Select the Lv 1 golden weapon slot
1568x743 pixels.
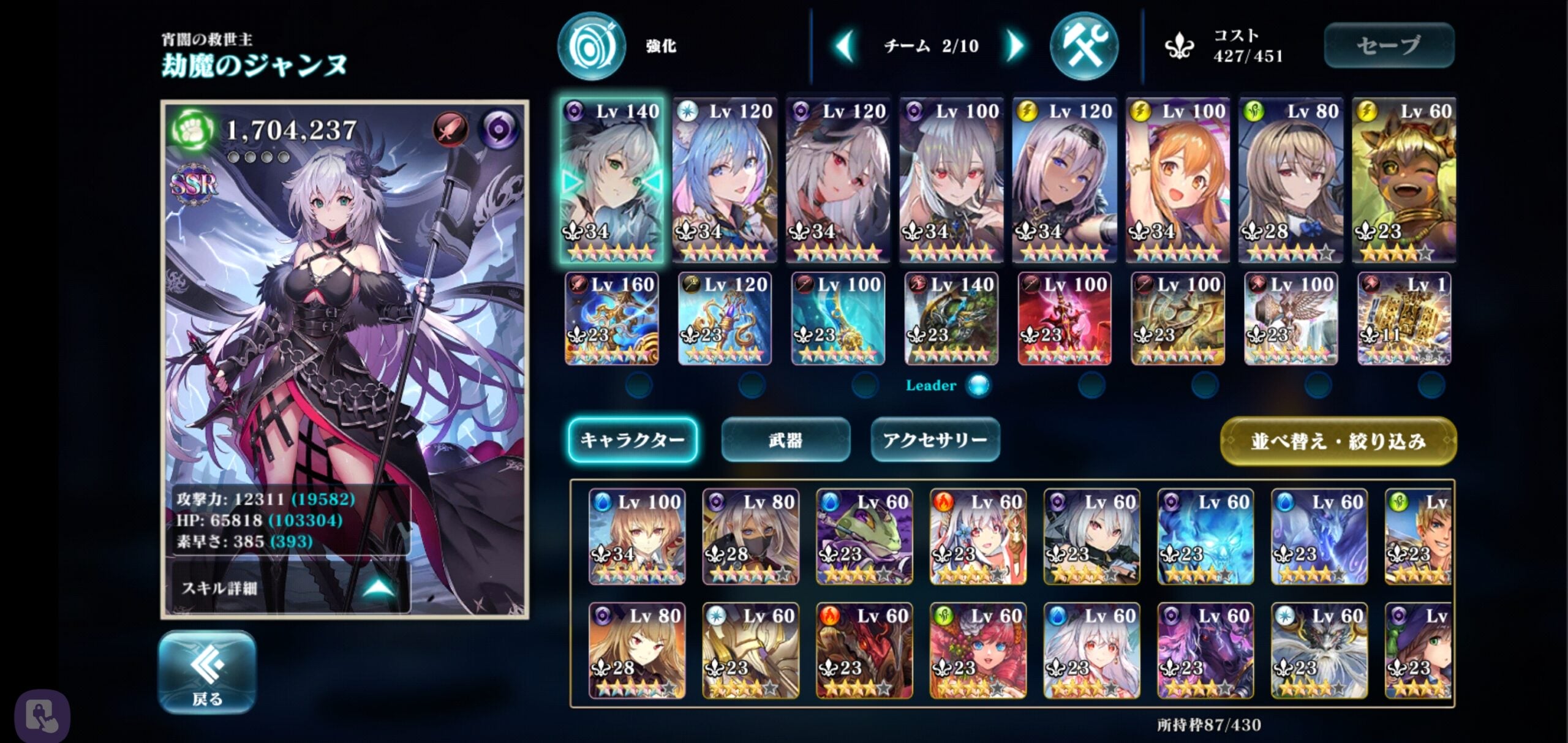coord(1404,319)
